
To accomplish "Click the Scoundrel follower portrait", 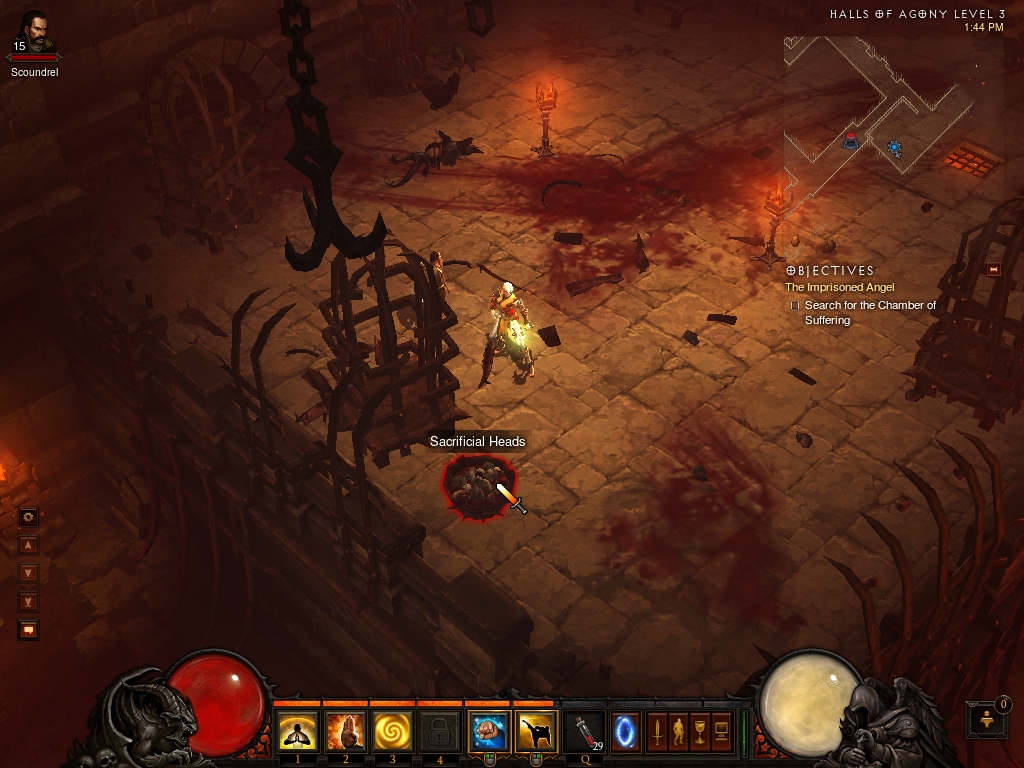I will (x=33, y=32).
